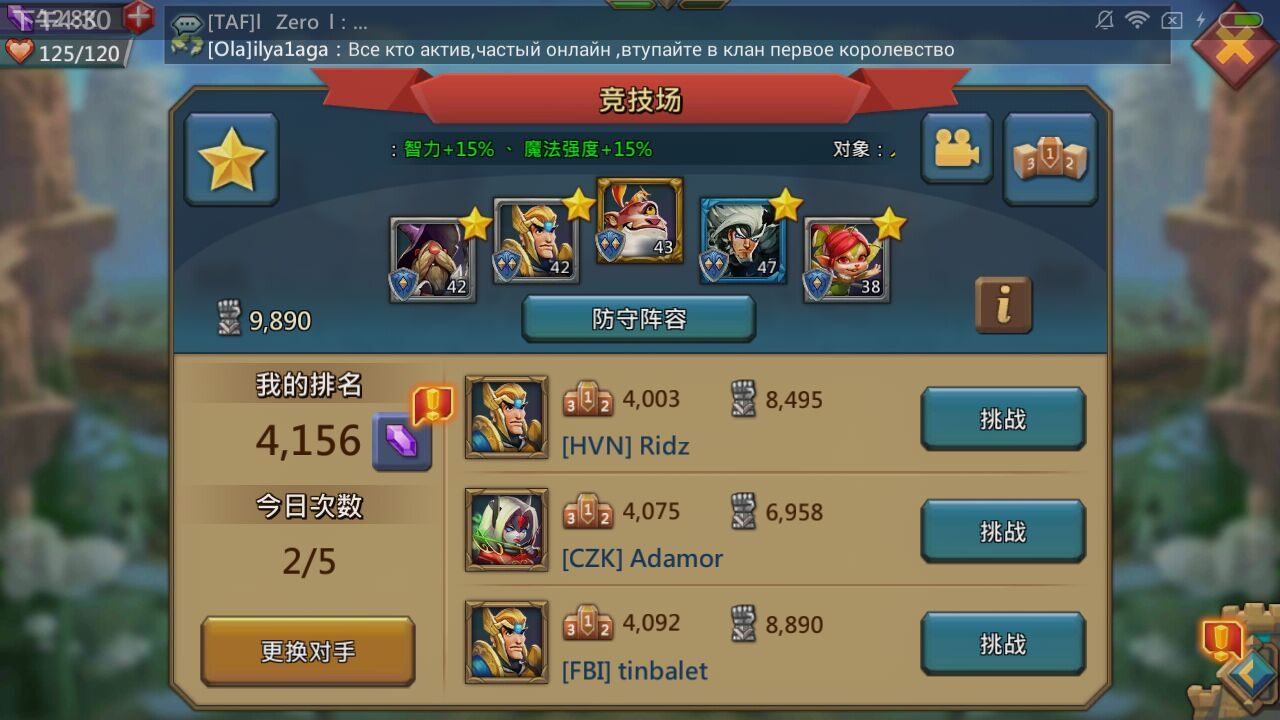1280x720 pixels.
Task: Refresh opponents with 更换对手 button
Action: tap(308, 651)
